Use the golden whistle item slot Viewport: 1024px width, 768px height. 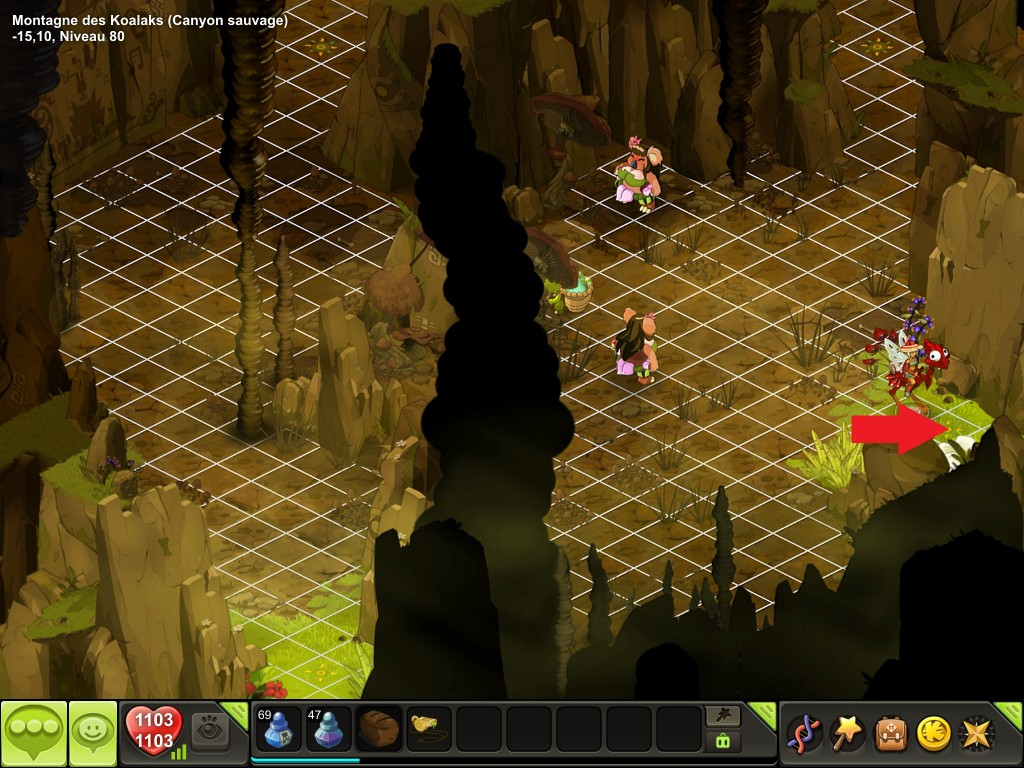[x=429, y=728]
